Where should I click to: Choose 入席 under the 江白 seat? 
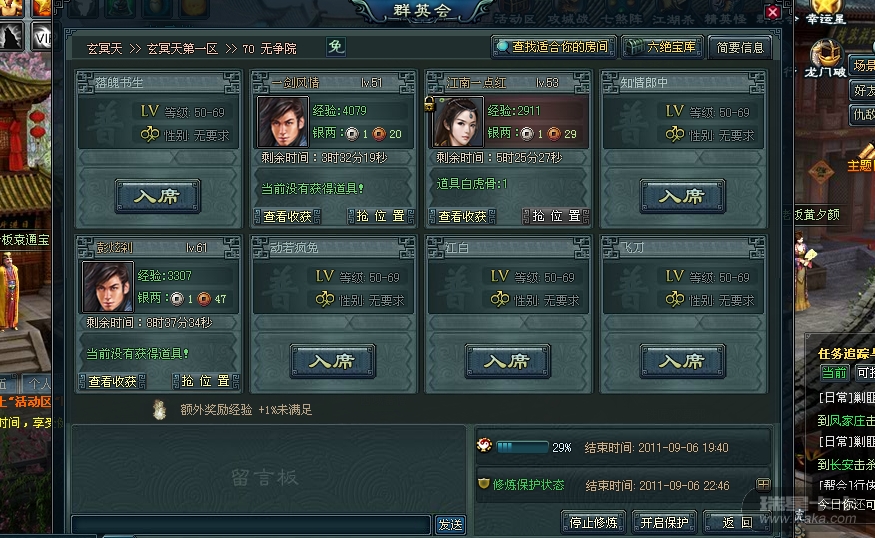point(507,361)
